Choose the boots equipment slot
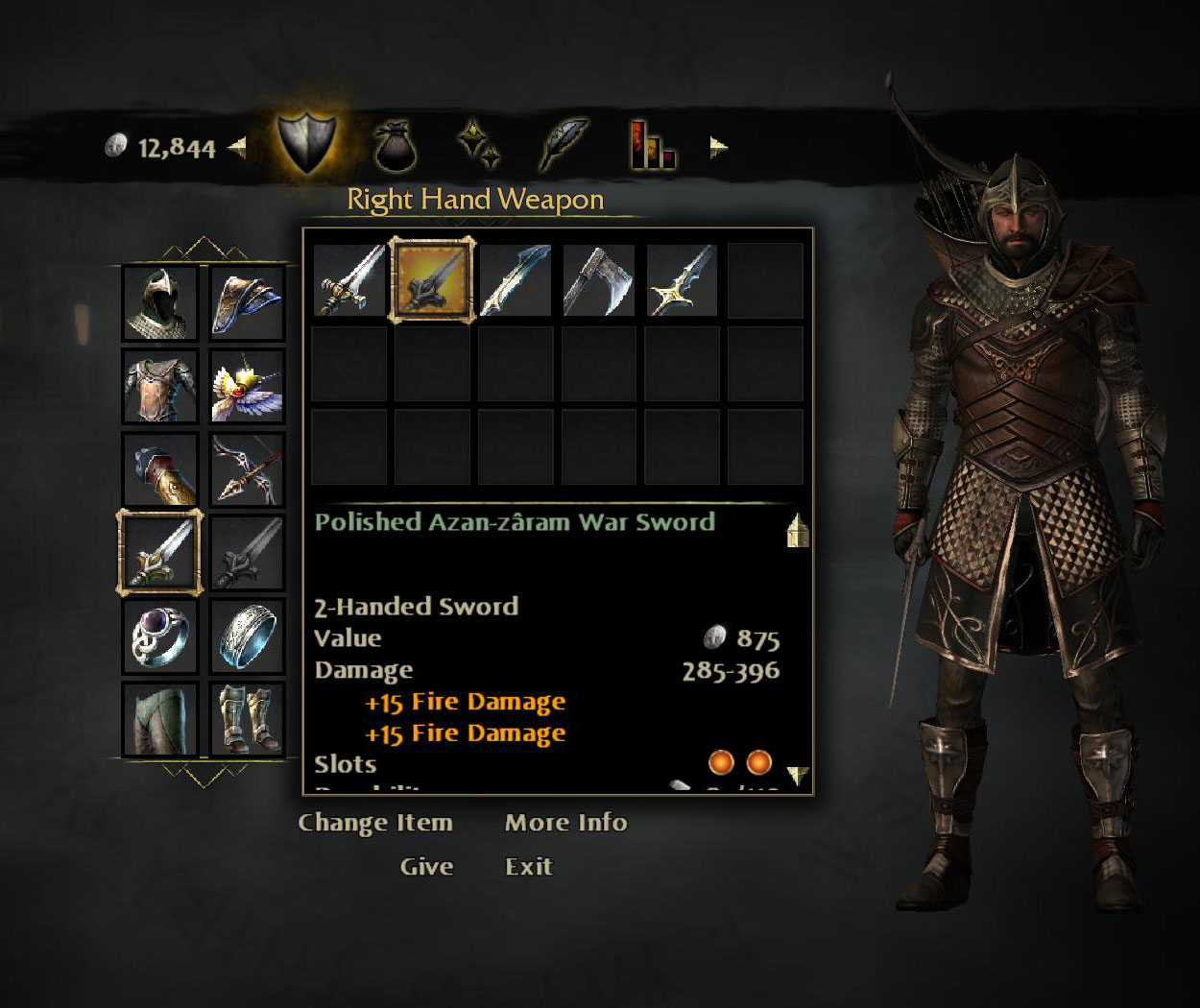1200x1008 pixels. point(247,719)
